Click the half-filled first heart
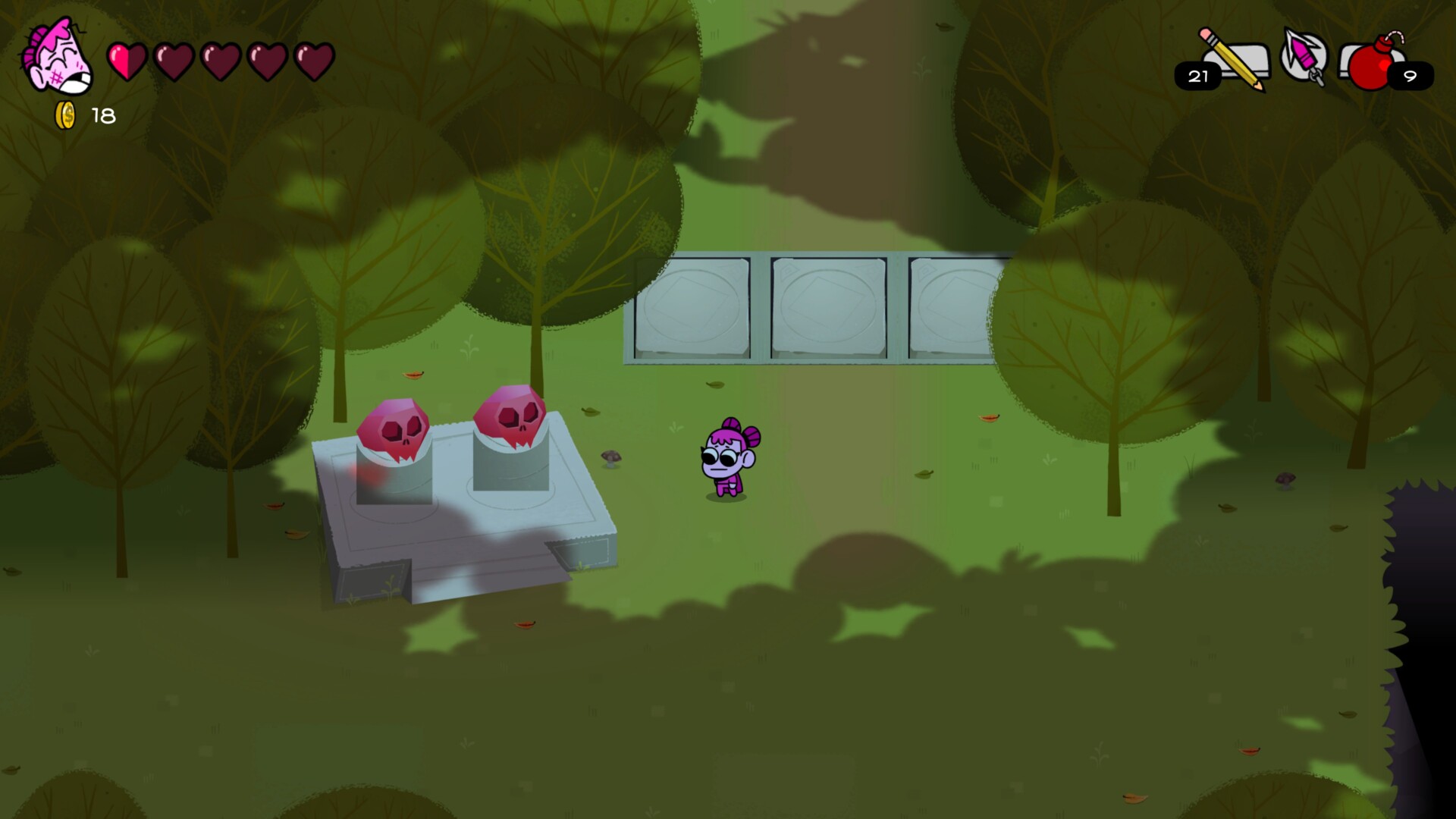 pyautogui.click(x=125, y=62)
